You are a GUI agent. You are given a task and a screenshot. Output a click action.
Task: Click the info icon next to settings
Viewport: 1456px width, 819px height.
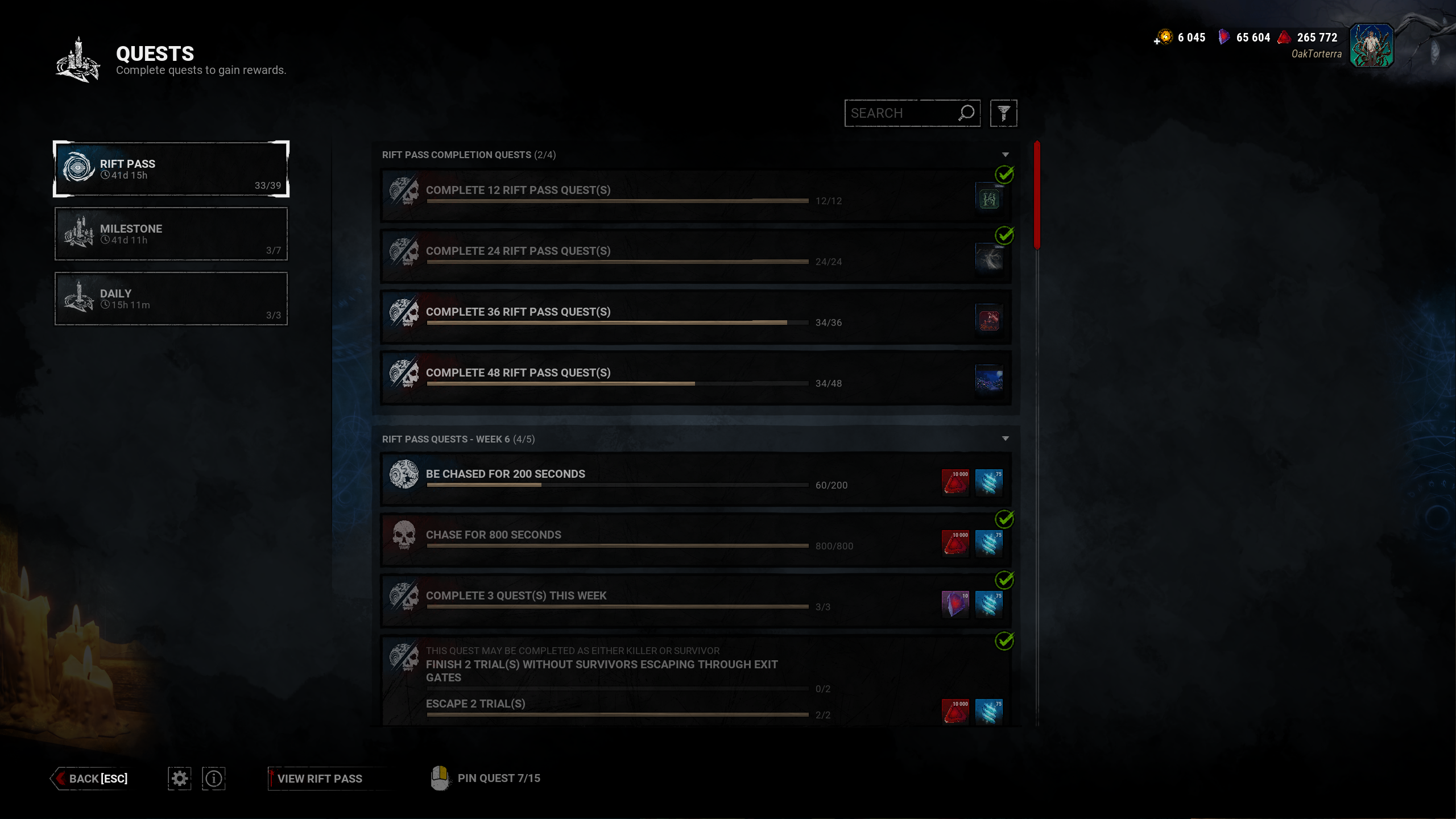tap(214, 778)
